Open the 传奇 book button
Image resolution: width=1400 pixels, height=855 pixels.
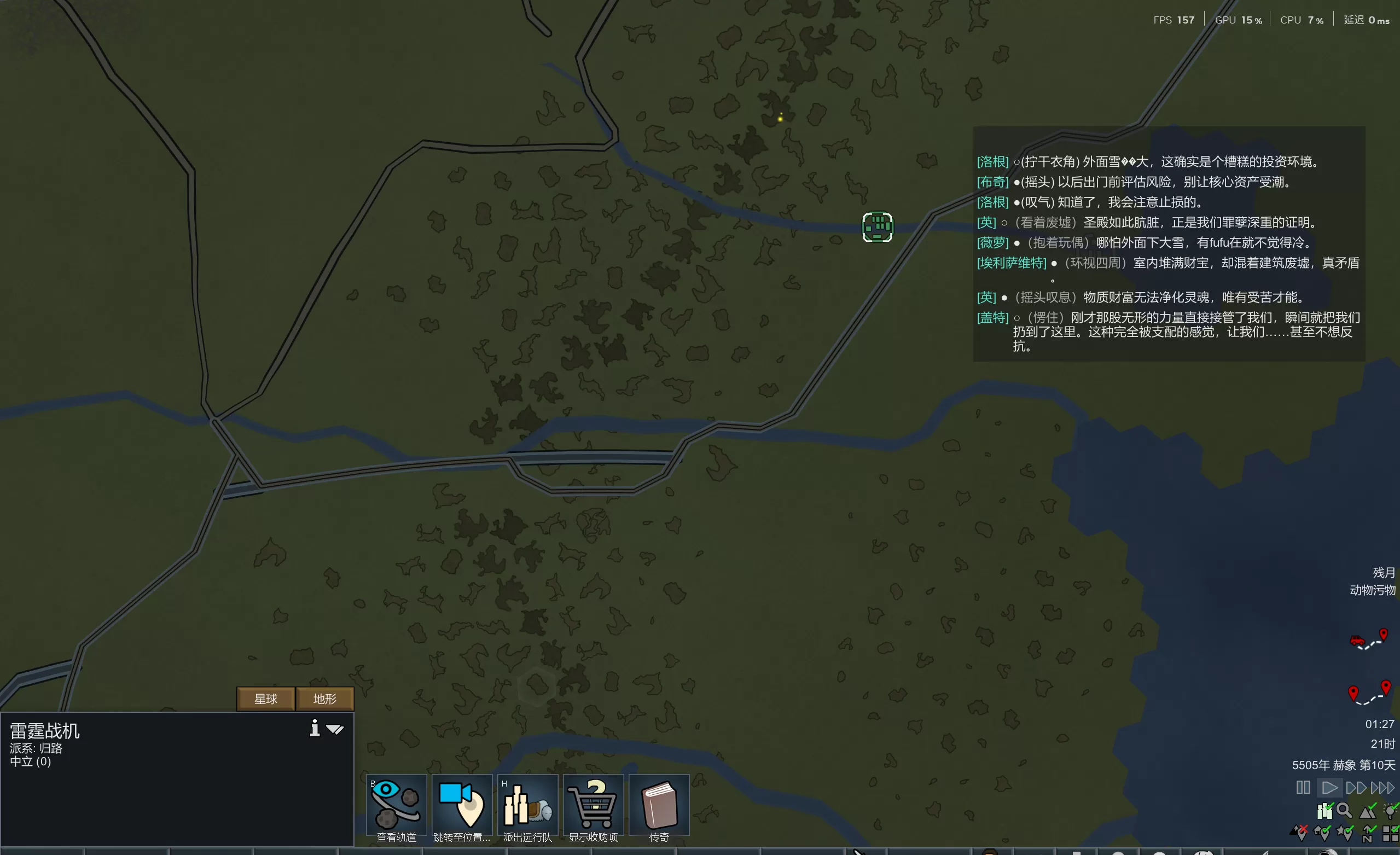pyautogui.click(x=659, y=806)
